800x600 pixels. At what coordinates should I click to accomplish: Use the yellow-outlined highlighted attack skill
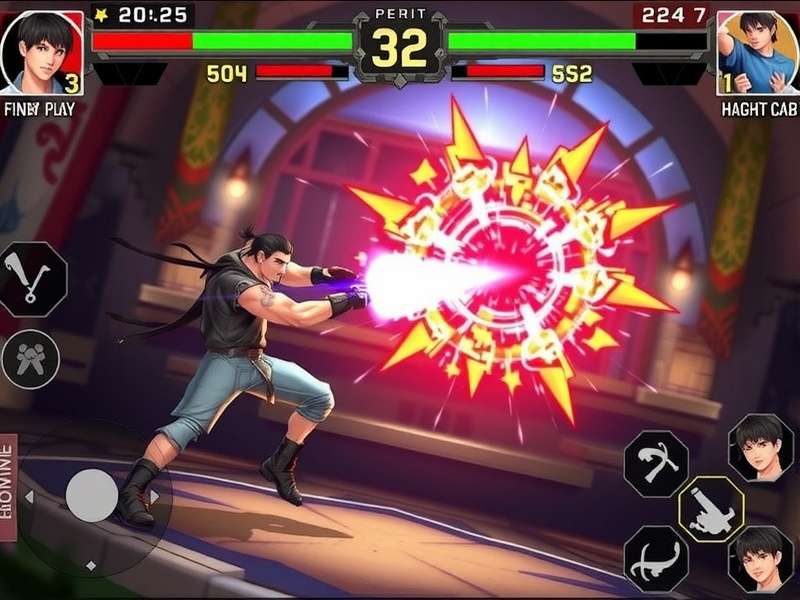click(x=711, y=508)
